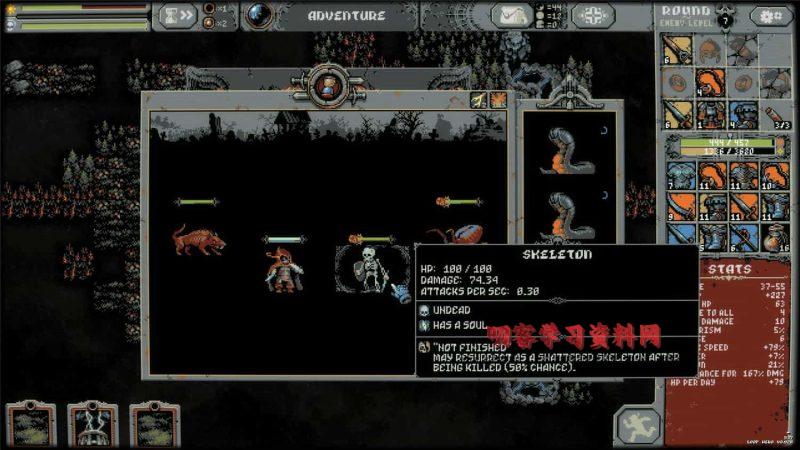Screen dimensions: 800x450
Task: Select the equipped sword weapon slot
Action: (x=679, y=49)
